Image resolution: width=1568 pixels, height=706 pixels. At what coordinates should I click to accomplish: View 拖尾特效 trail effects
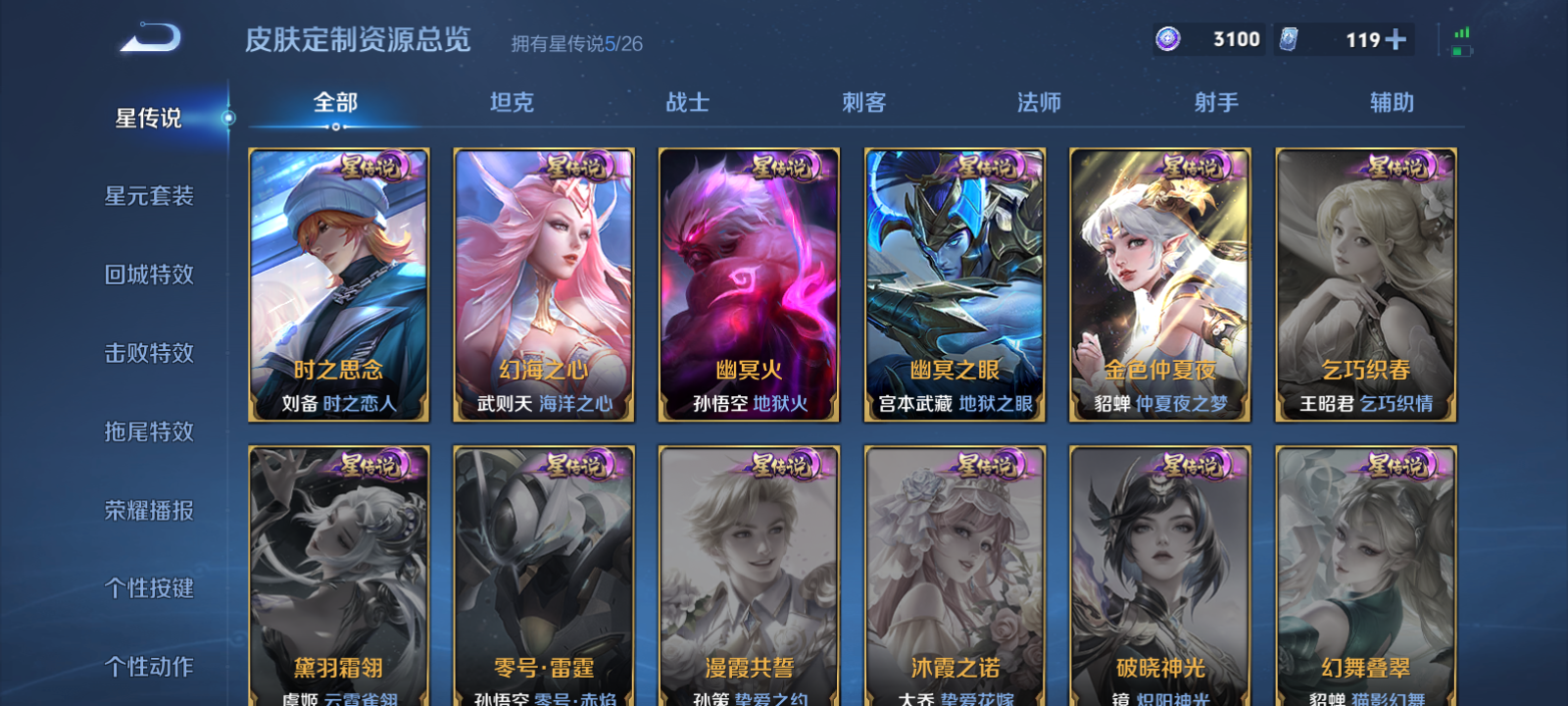pos(147,431)
